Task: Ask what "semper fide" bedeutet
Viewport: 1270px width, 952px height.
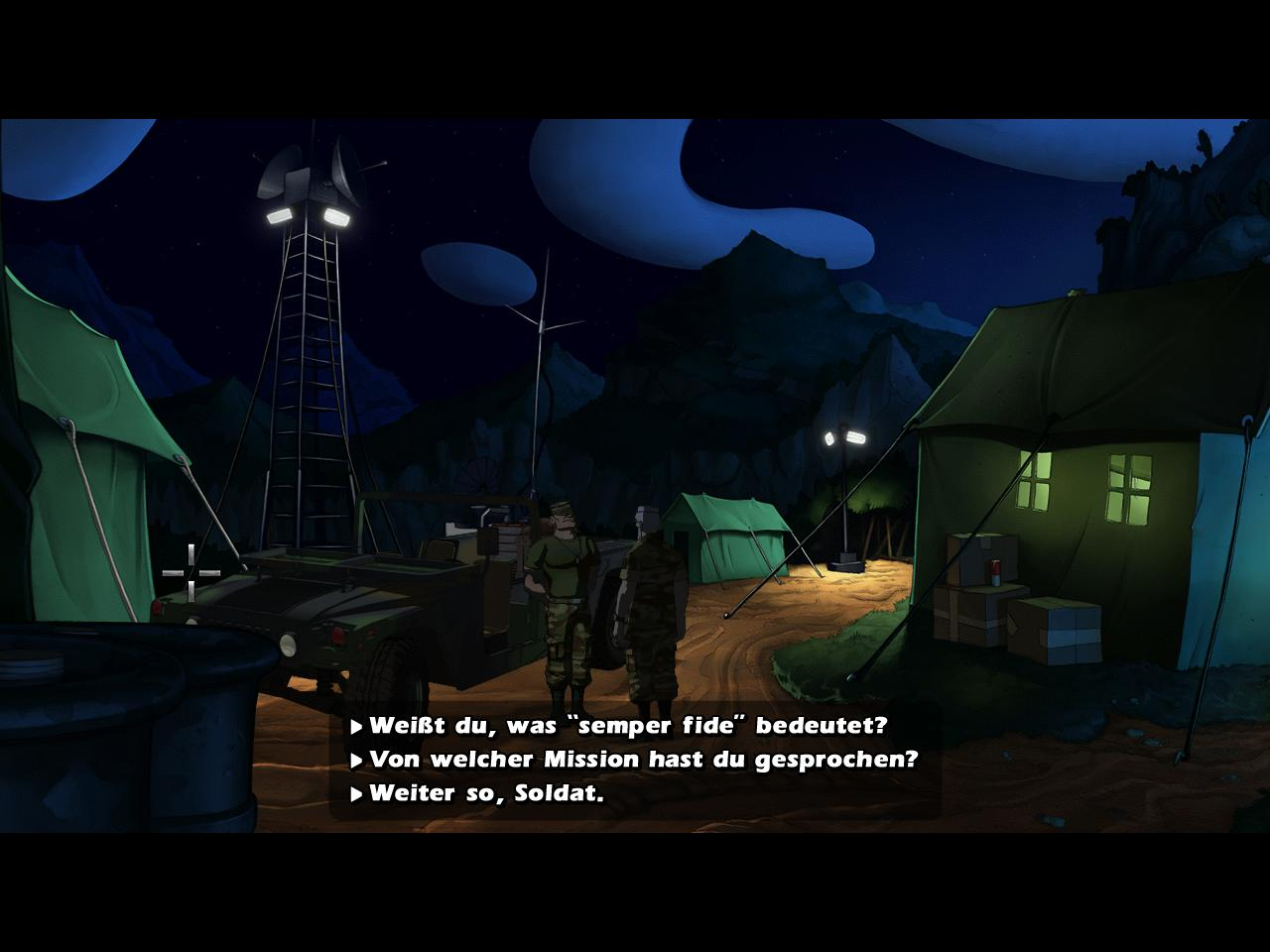Action: pos(627,726)
